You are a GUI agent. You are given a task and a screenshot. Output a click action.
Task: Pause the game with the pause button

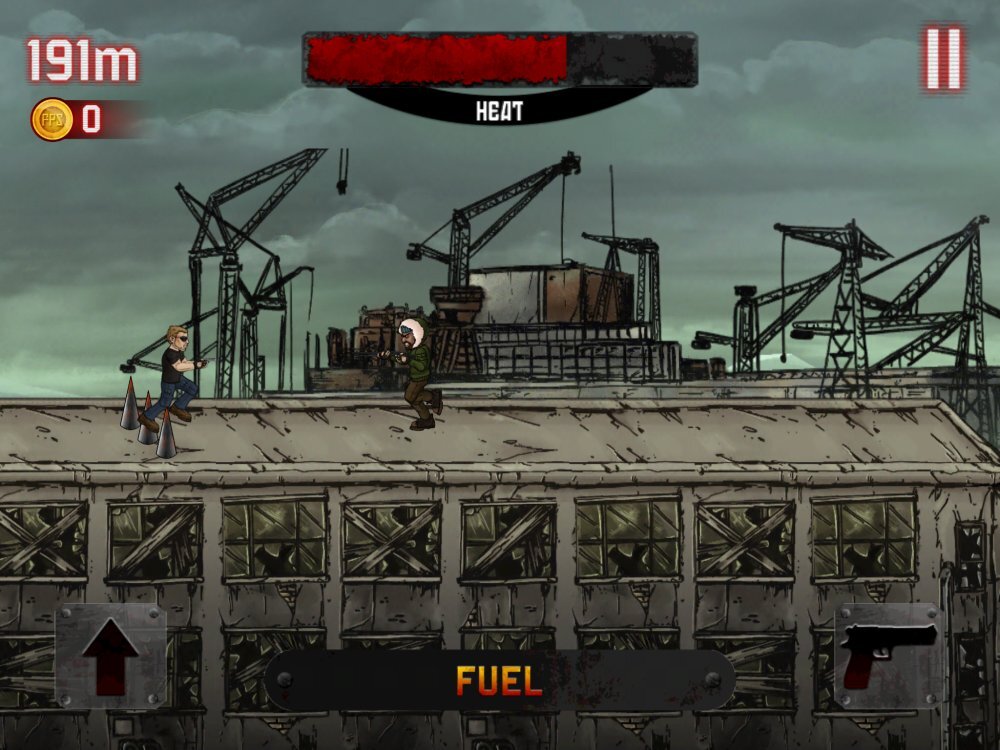tap(943, 59)
